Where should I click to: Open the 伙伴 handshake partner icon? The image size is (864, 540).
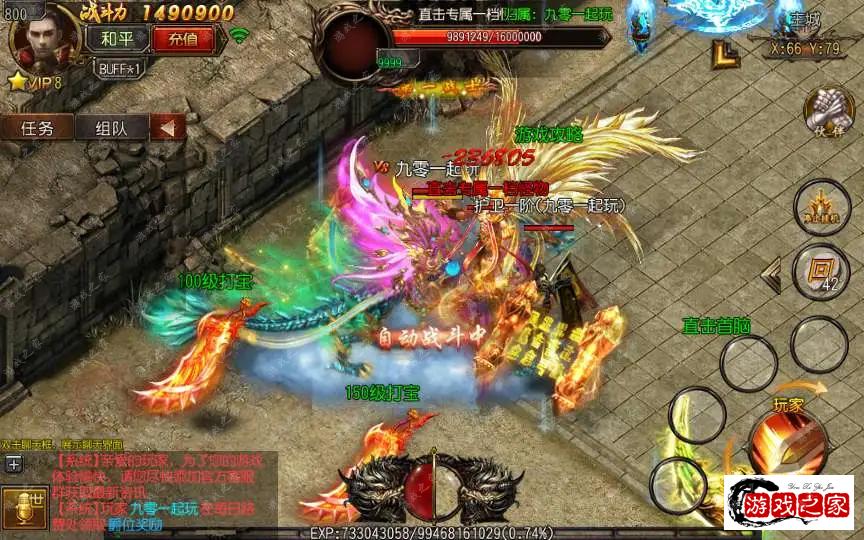[x=828, y=112]
